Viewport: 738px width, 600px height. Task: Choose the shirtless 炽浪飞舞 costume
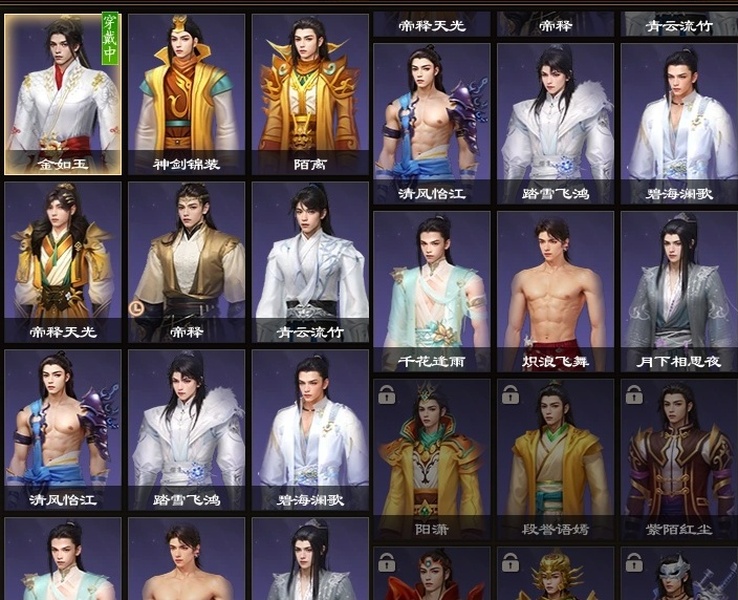click(556, 291)
